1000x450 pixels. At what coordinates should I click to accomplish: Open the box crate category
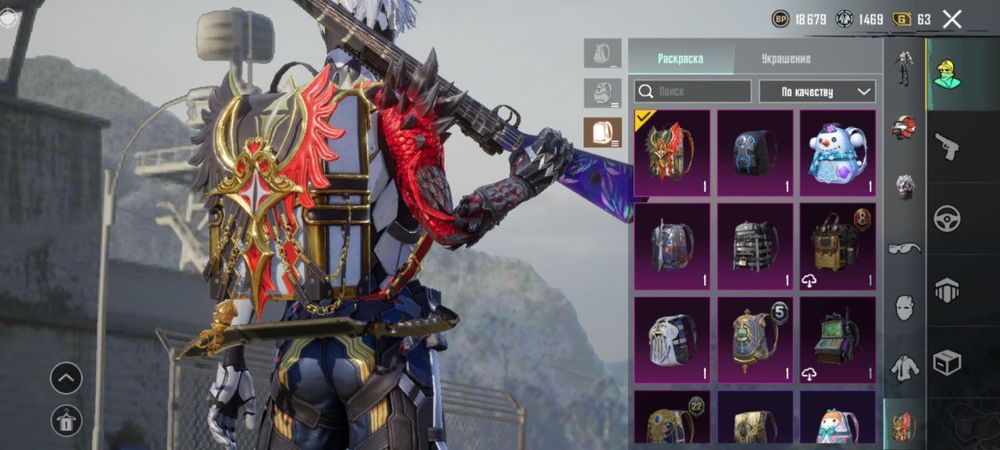tap(946, 361)
